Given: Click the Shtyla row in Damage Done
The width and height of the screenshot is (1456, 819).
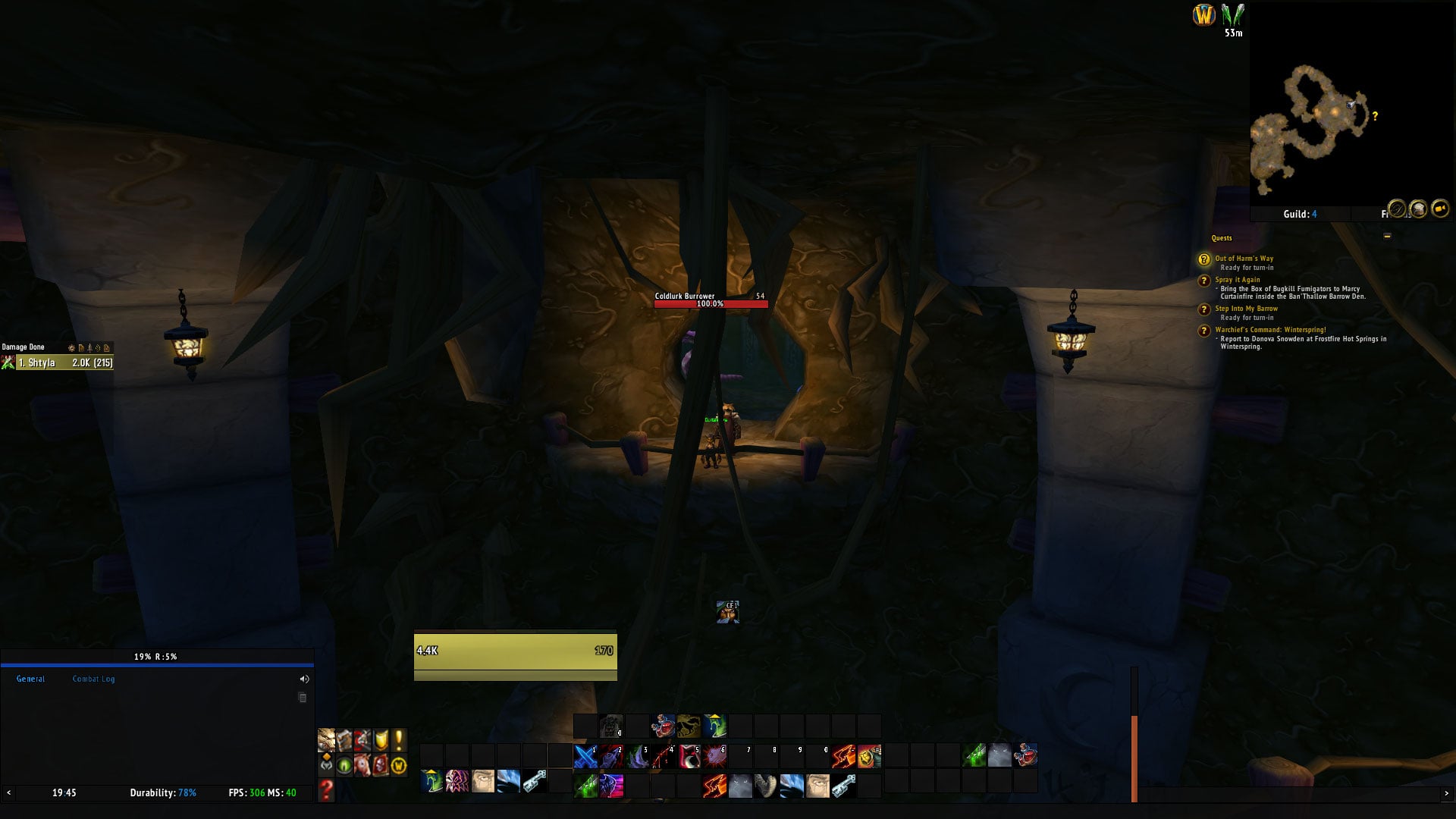Looking at the screenshot, I should tap(64, 363).
